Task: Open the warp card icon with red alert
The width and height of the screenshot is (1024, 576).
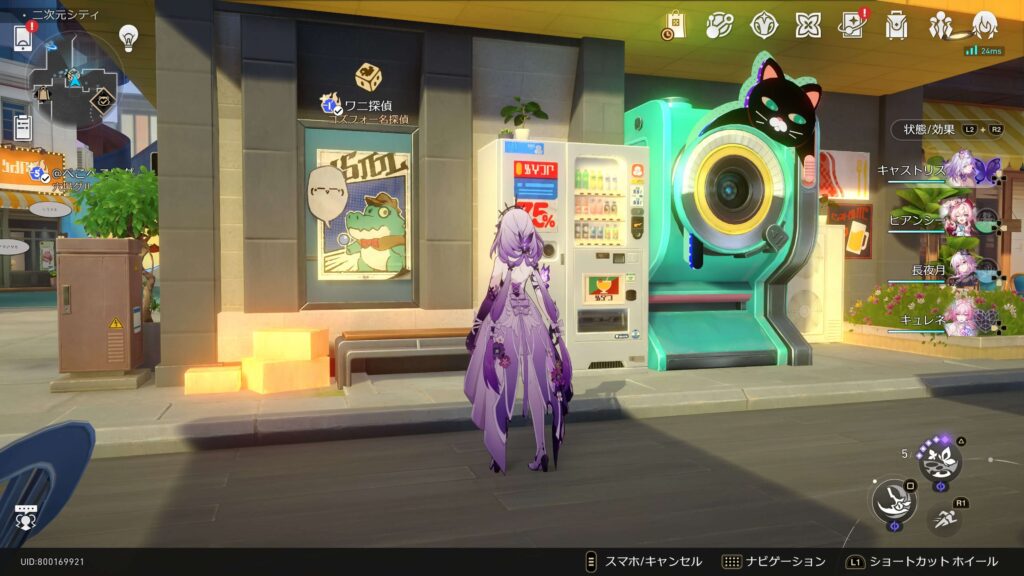Action: point(852,25)
